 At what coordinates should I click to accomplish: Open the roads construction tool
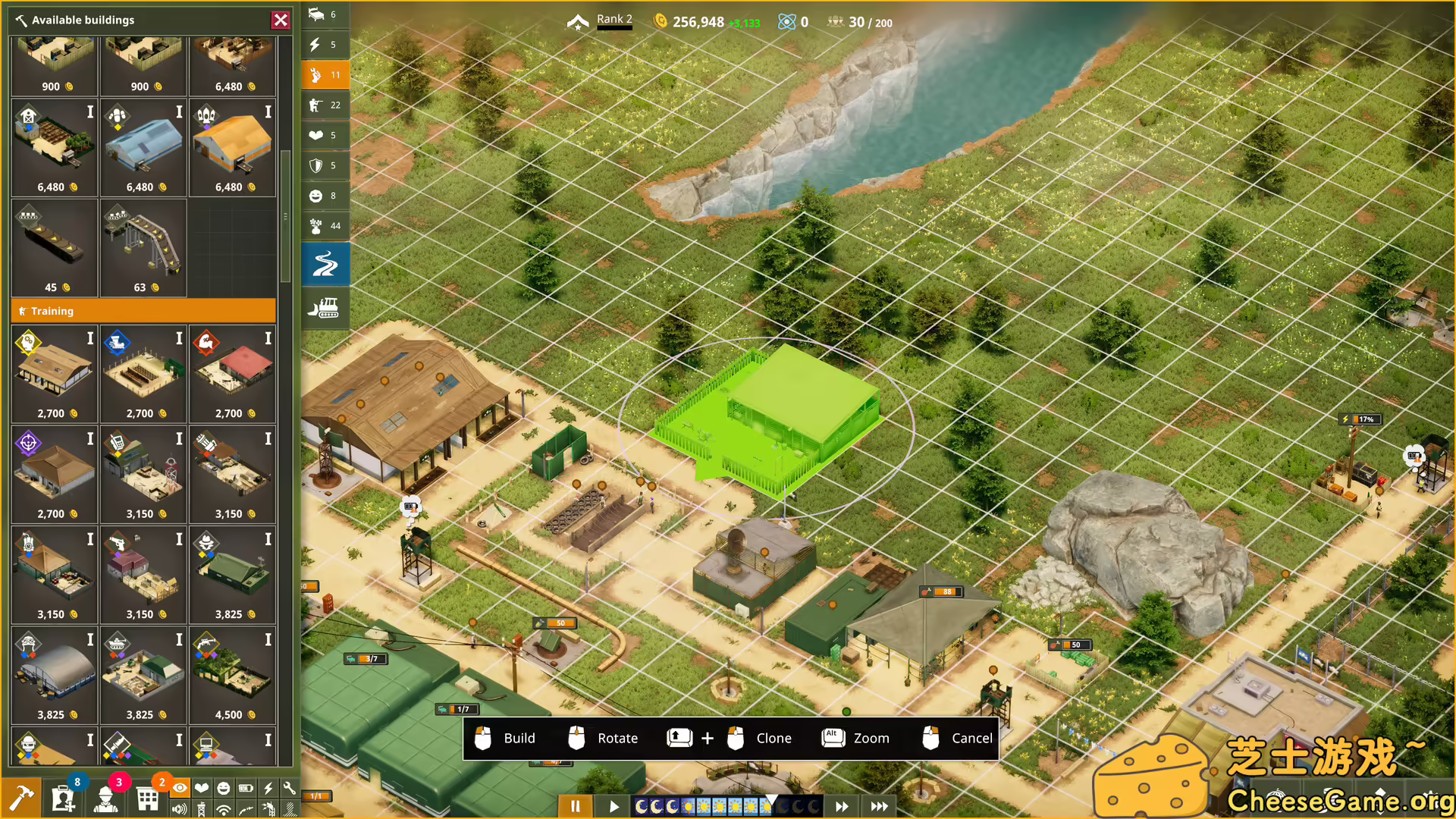pos(325,264)
